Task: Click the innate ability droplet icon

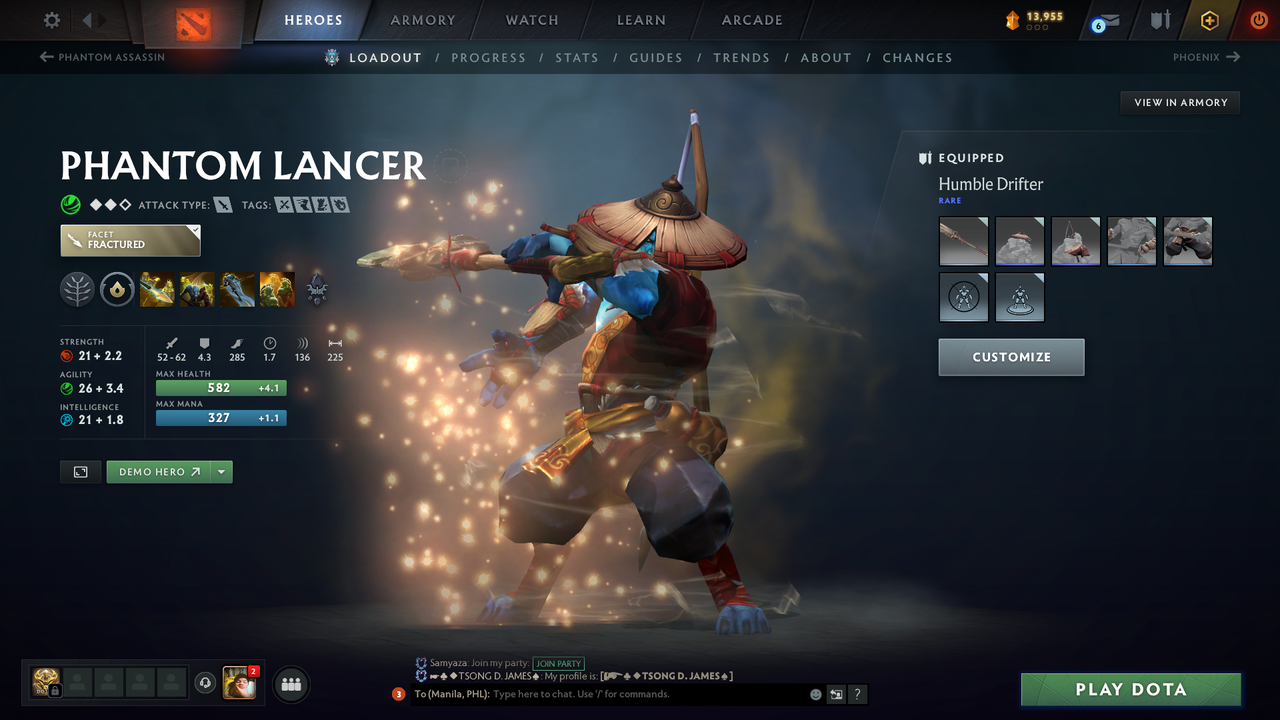Action: [x=117, y=290]
